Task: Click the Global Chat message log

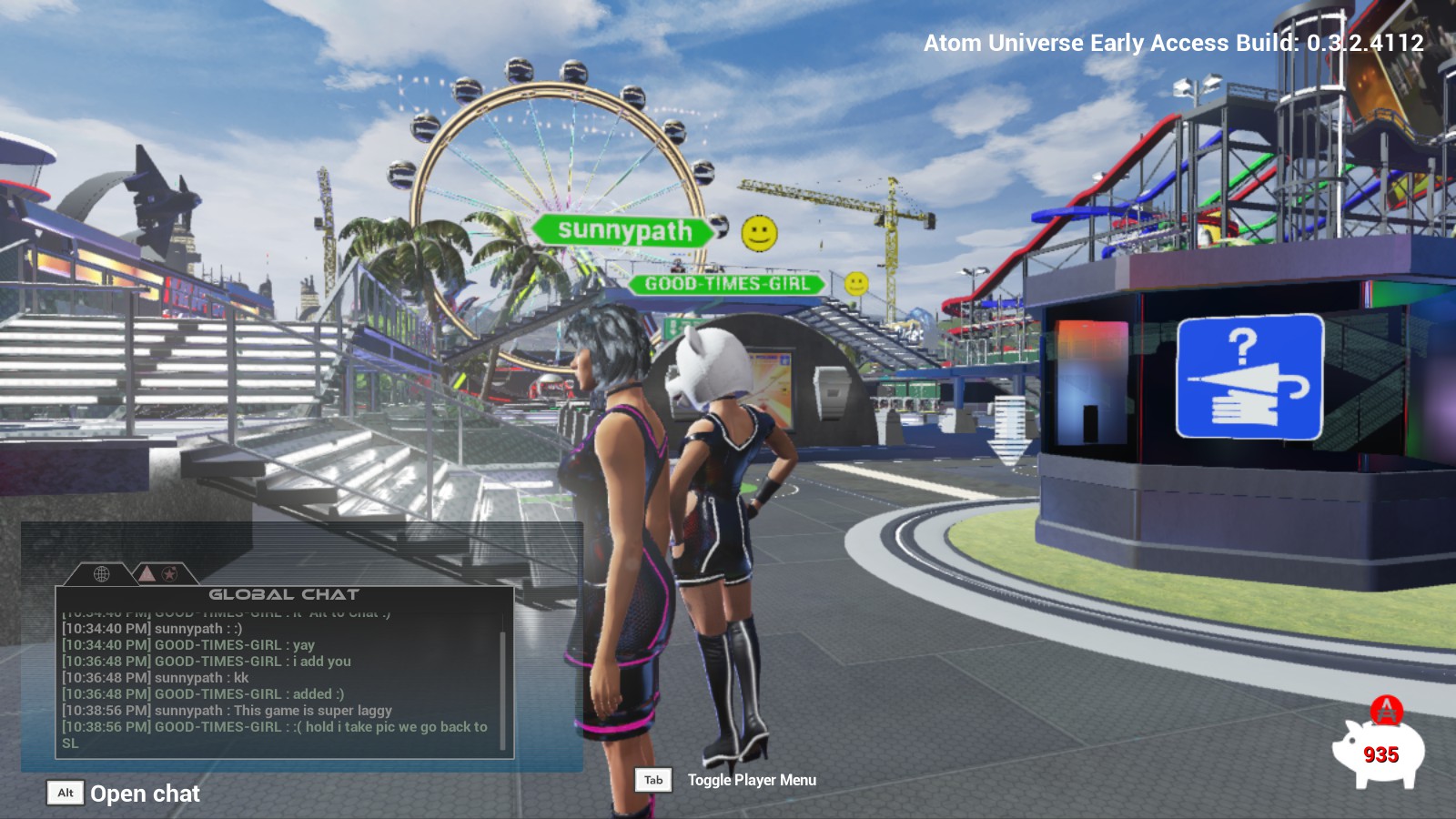Action: point(278,678)
